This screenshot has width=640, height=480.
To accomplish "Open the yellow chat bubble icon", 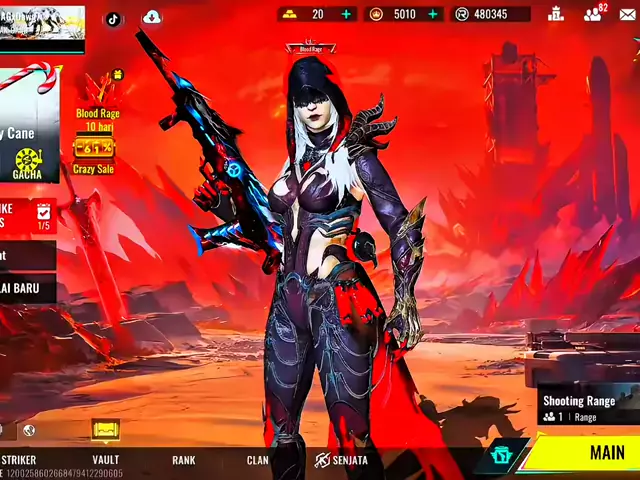I will point(105,430).
